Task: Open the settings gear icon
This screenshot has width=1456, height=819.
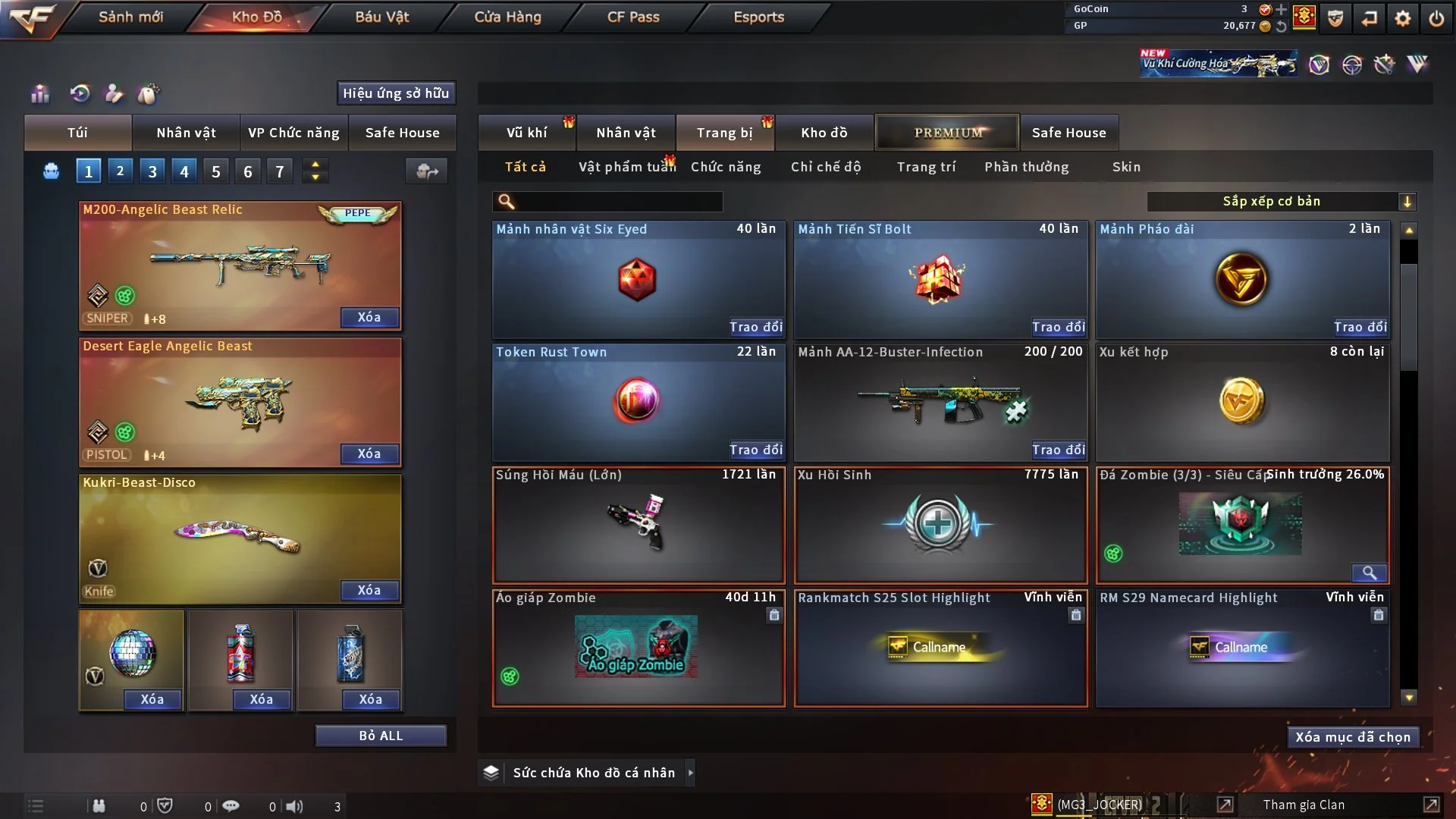Action: pyautogui.click(x=1403, y=18)
